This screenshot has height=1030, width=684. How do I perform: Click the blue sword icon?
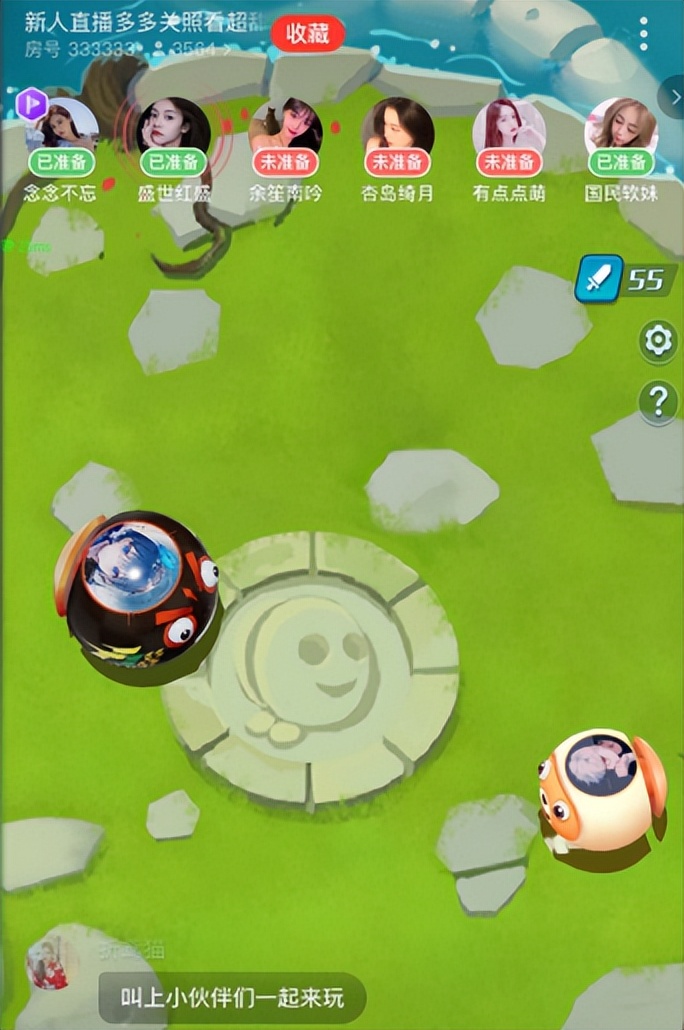[x=598, y=279]
